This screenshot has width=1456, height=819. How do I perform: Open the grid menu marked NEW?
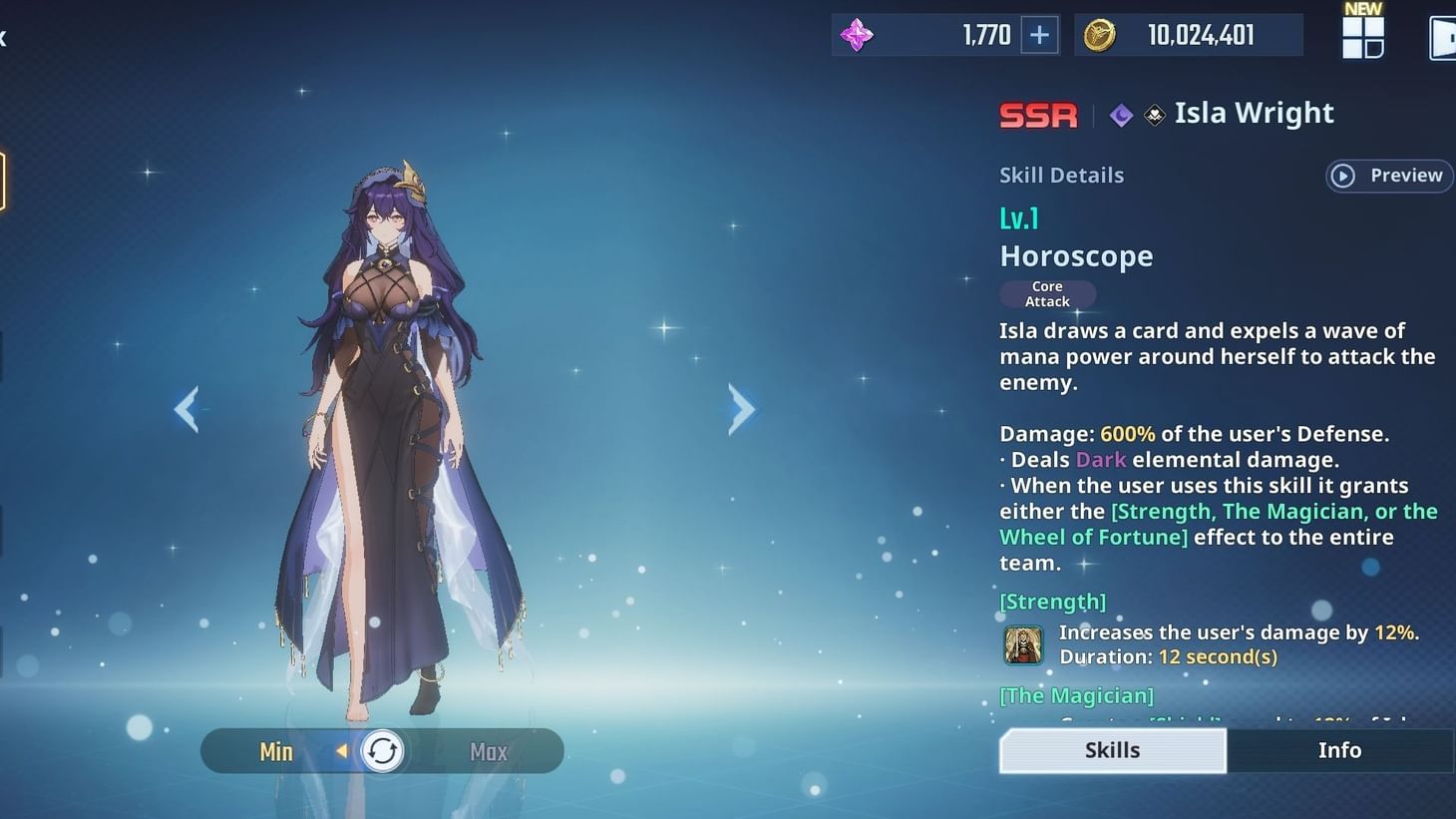tap(1362, 38)
